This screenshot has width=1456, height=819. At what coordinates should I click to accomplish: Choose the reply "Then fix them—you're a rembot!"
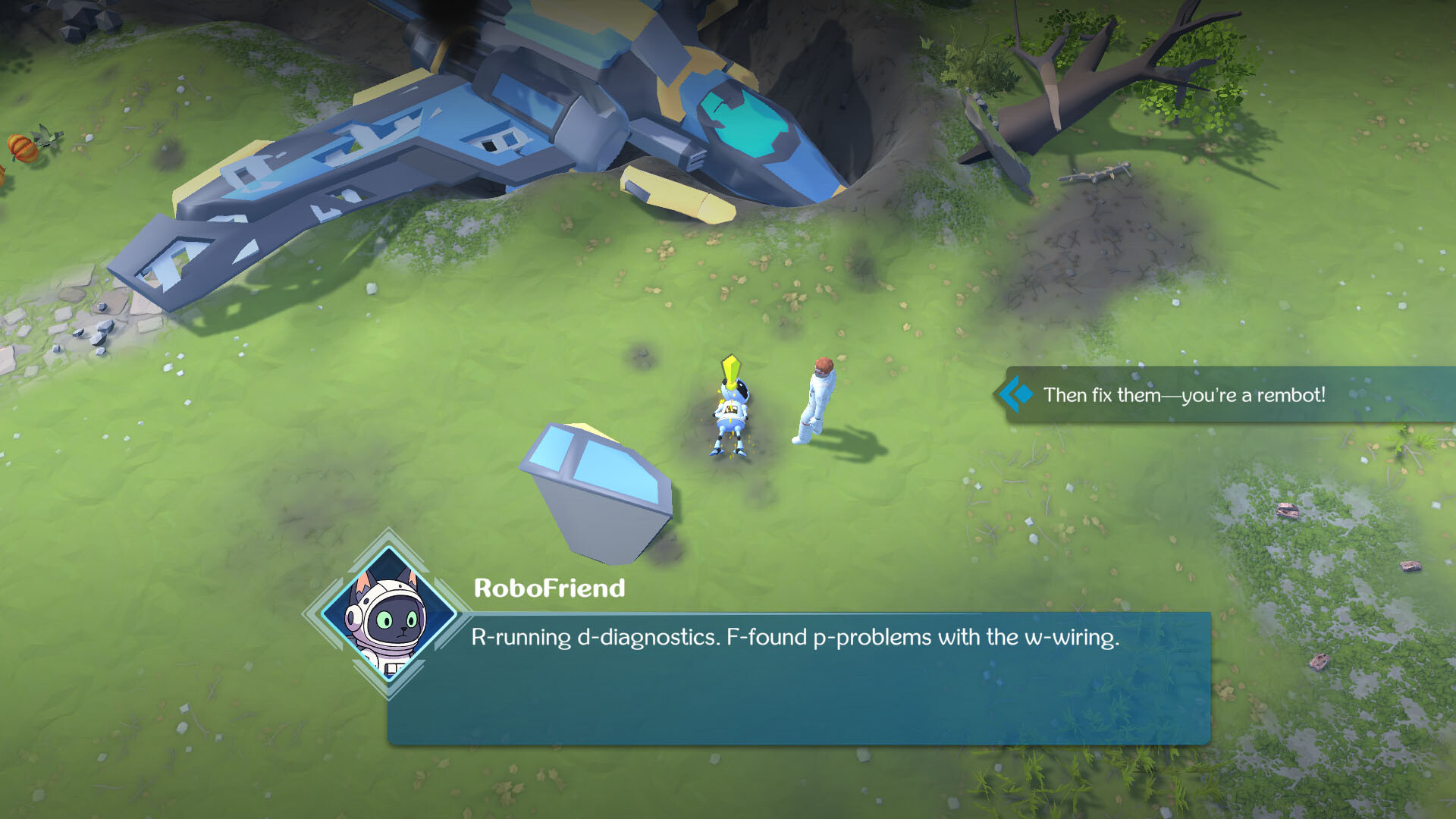(x=1183, y=395)
